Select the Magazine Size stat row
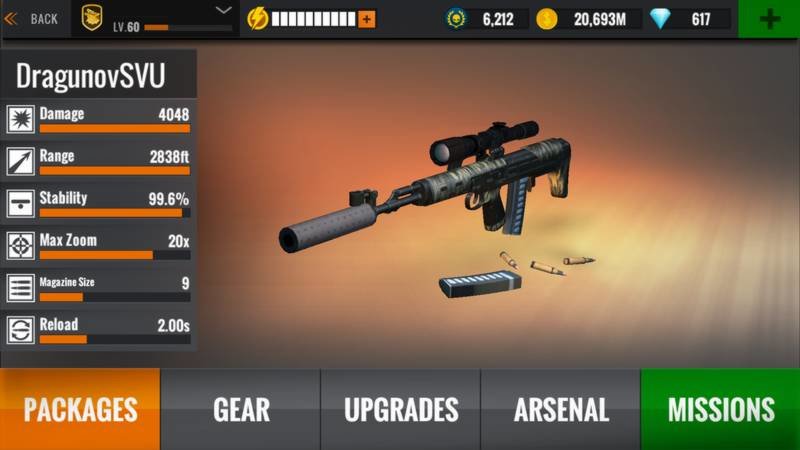 tap(98, 288)
